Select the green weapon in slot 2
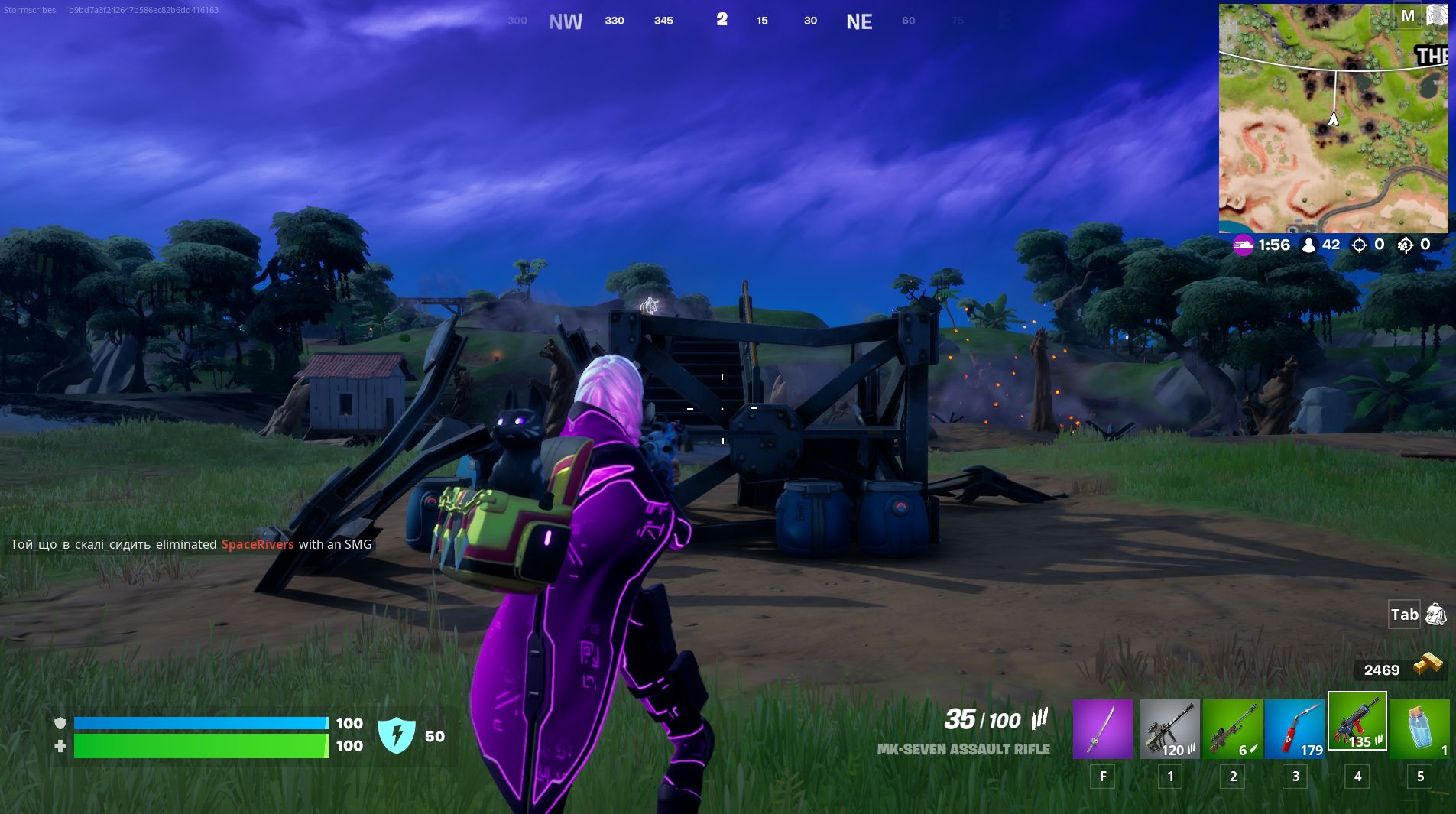The width and height of the screenshot is (1456, 814). pyautogui.click(x=1232, y=728)
